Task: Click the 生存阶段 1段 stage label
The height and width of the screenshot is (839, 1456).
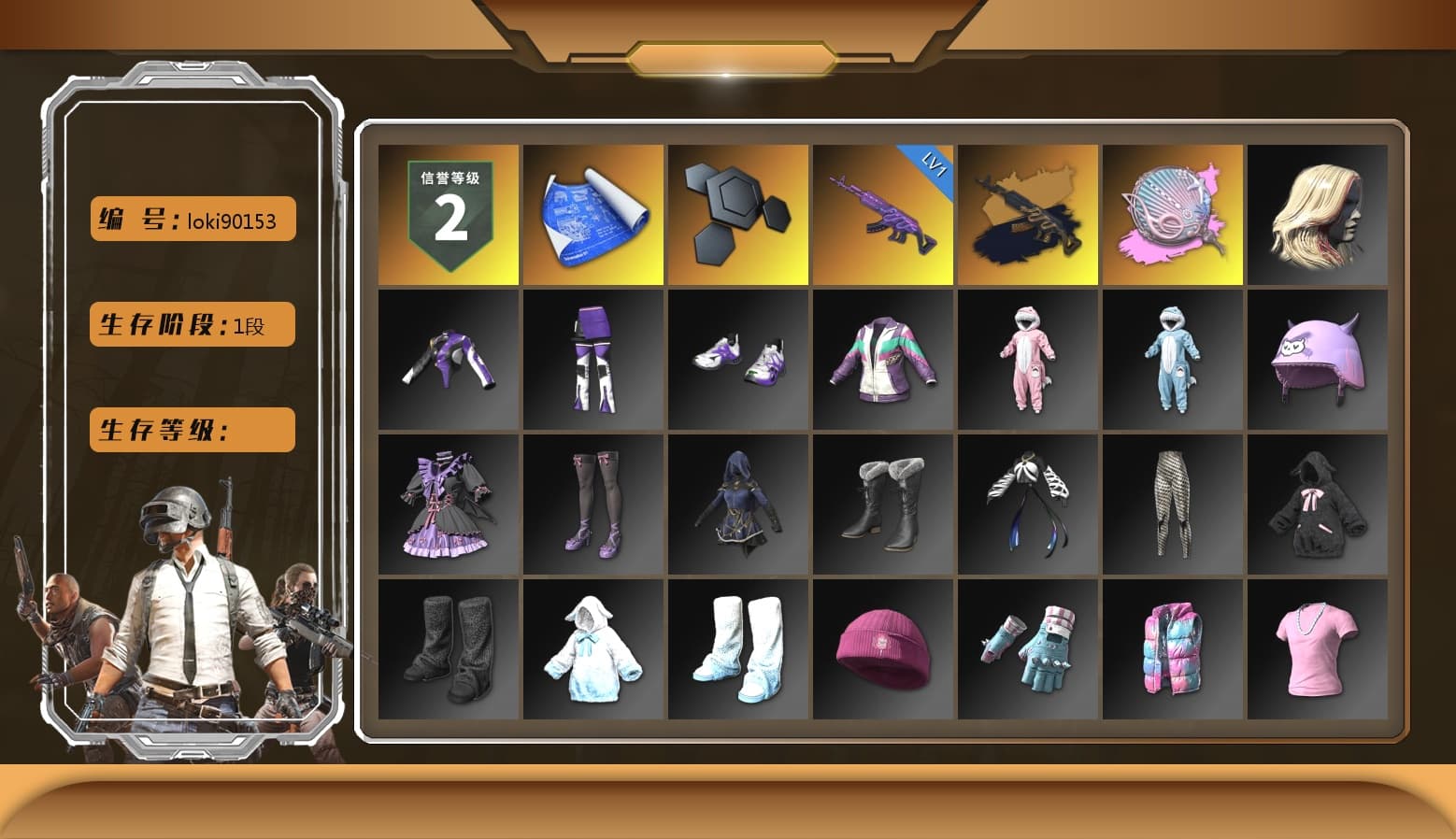Action: tap(191, 324)
